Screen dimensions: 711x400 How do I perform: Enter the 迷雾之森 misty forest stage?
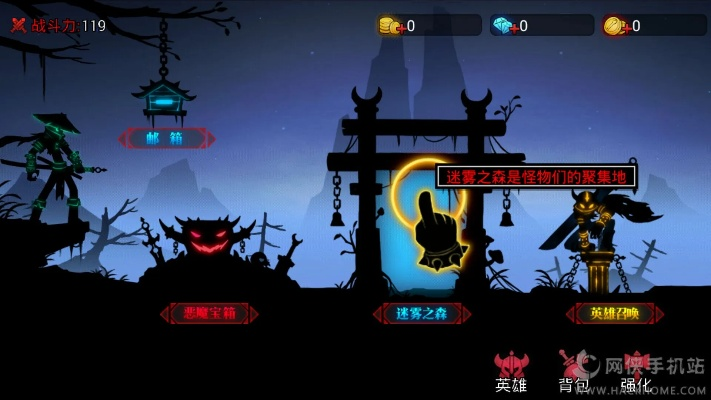coord(419,313)
